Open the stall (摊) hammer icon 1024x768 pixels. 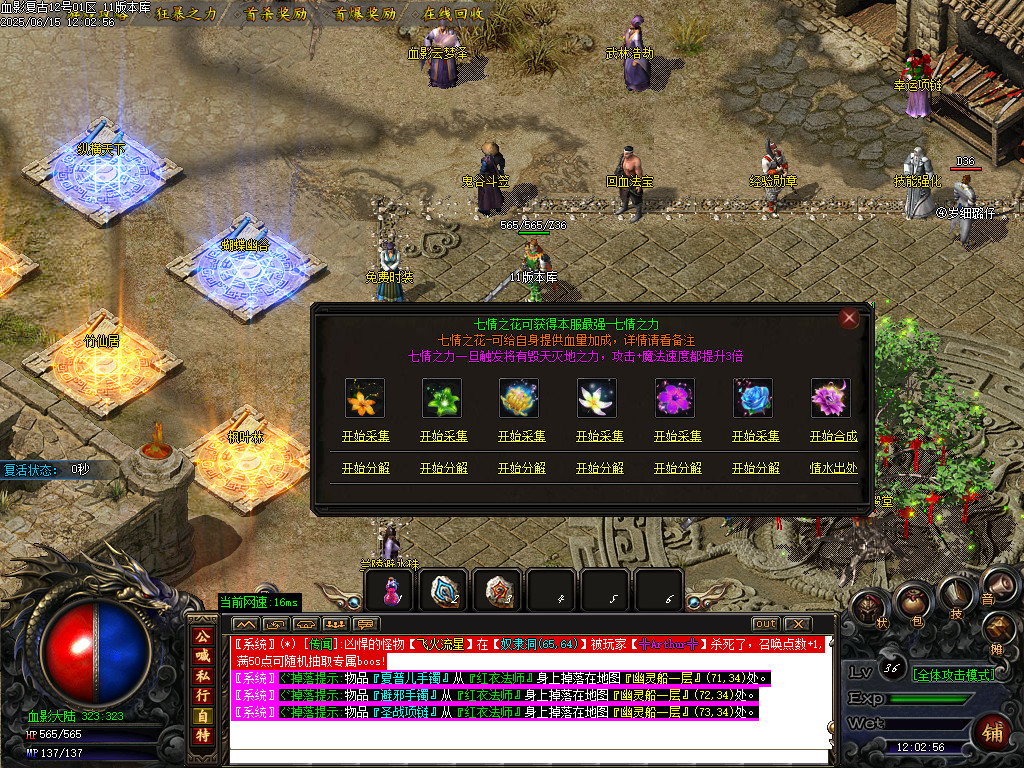pos(999,627)
